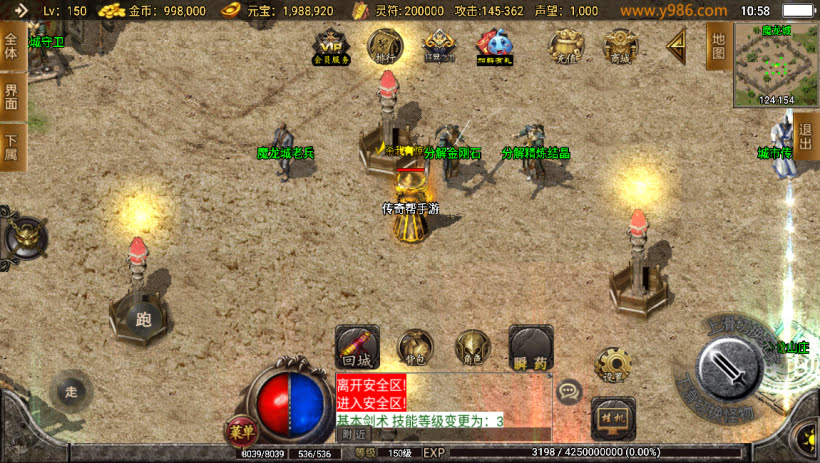This screenshot has width=820, height=463.
Task: Switch to the 下属 tab
Action: pos(11,147)
